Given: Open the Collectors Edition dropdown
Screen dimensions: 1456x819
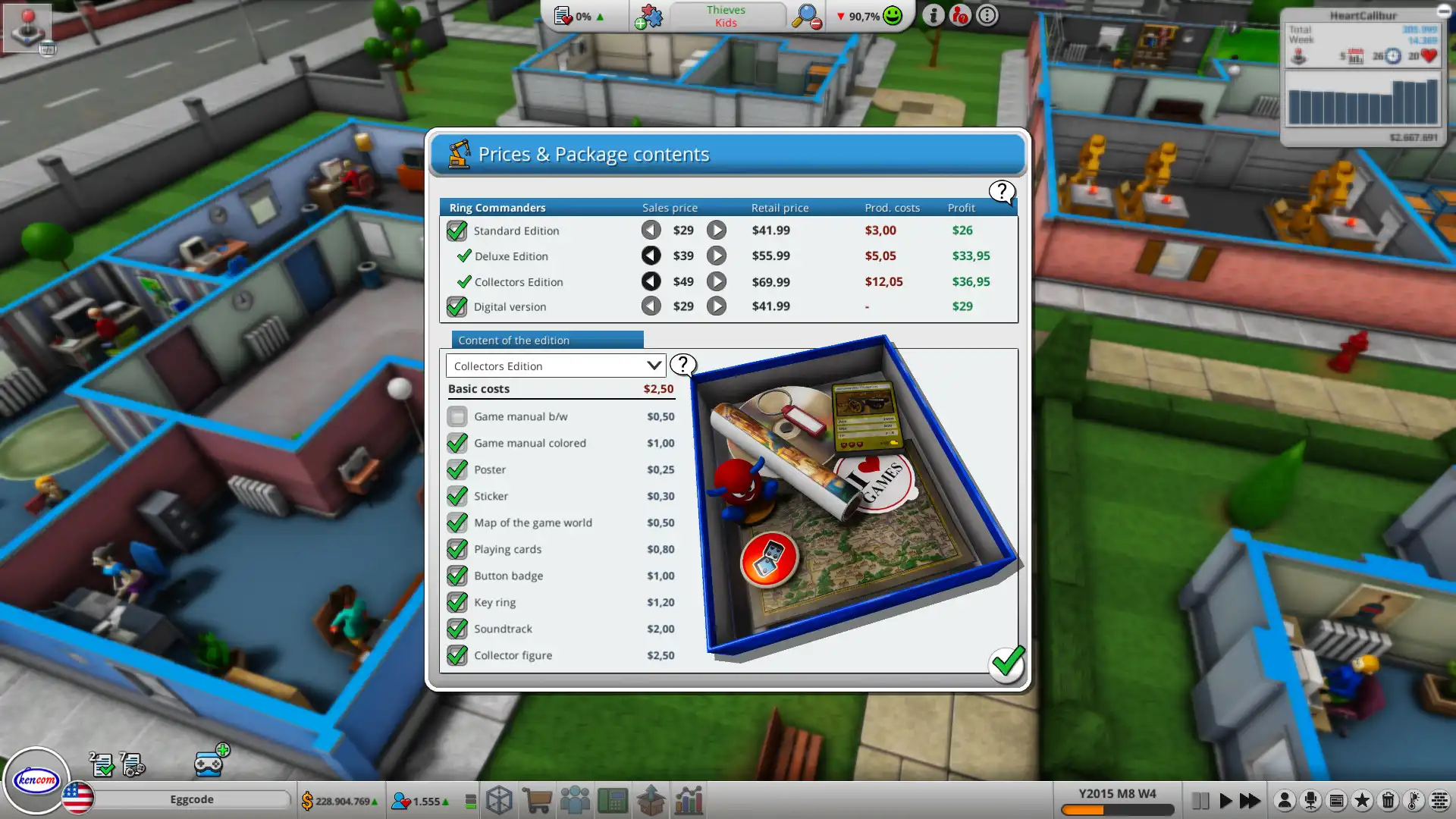Looking at the screenshot, I should pos(555,366).
